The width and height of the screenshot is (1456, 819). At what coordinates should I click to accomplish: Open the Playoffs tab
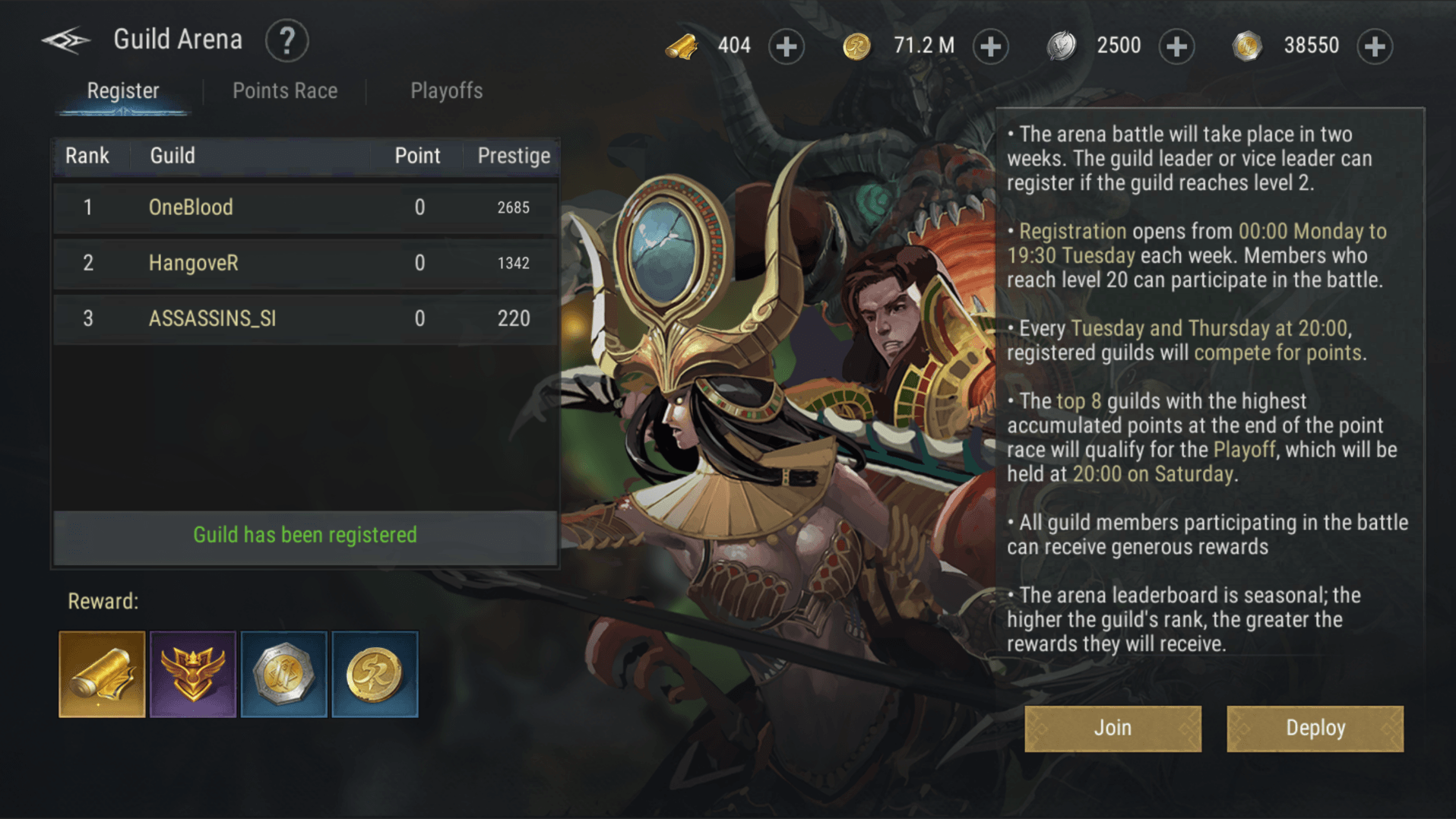coord(446,91)
